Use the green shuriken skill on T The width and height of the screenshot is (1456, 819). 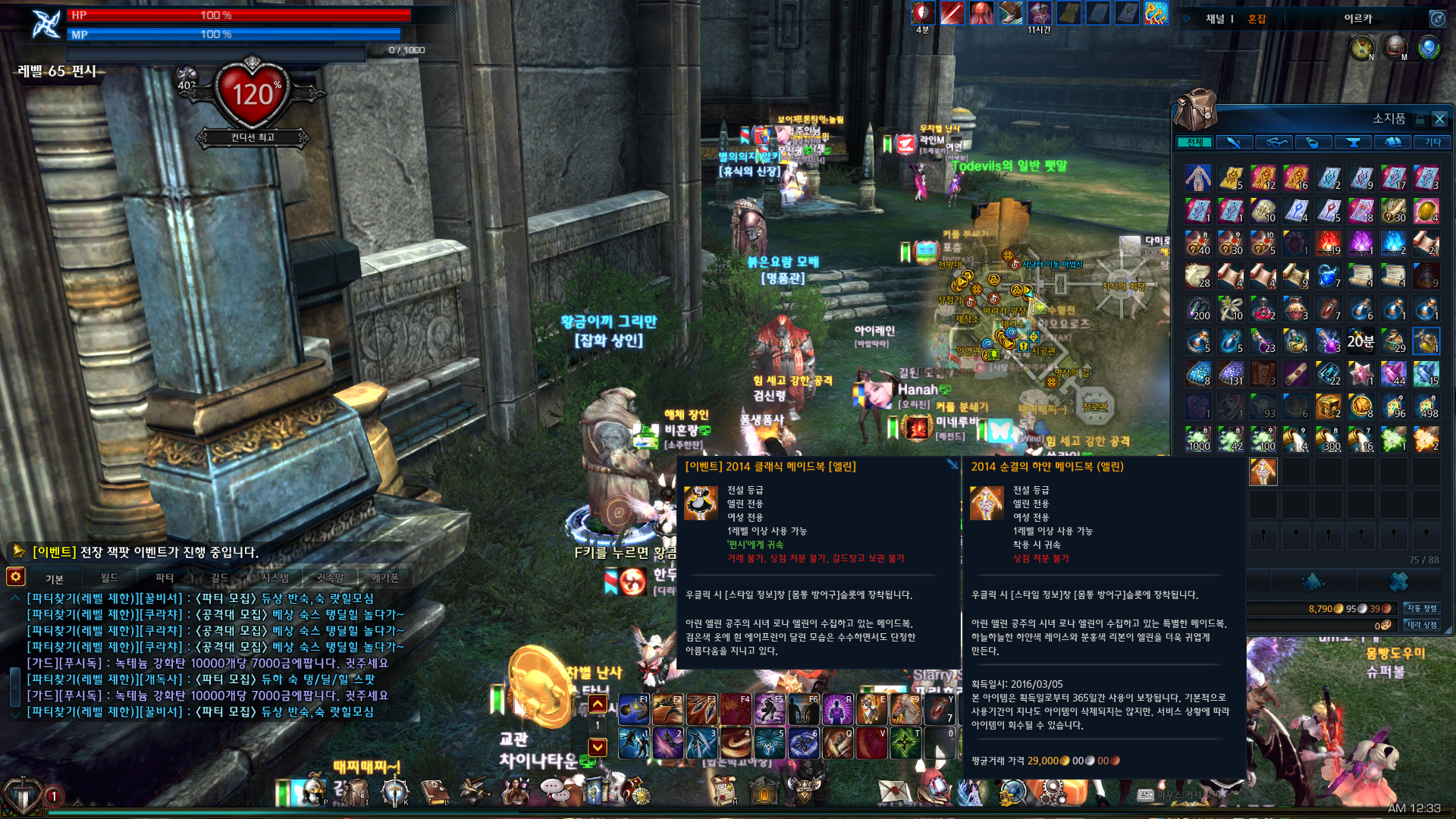tap(905, 743)
